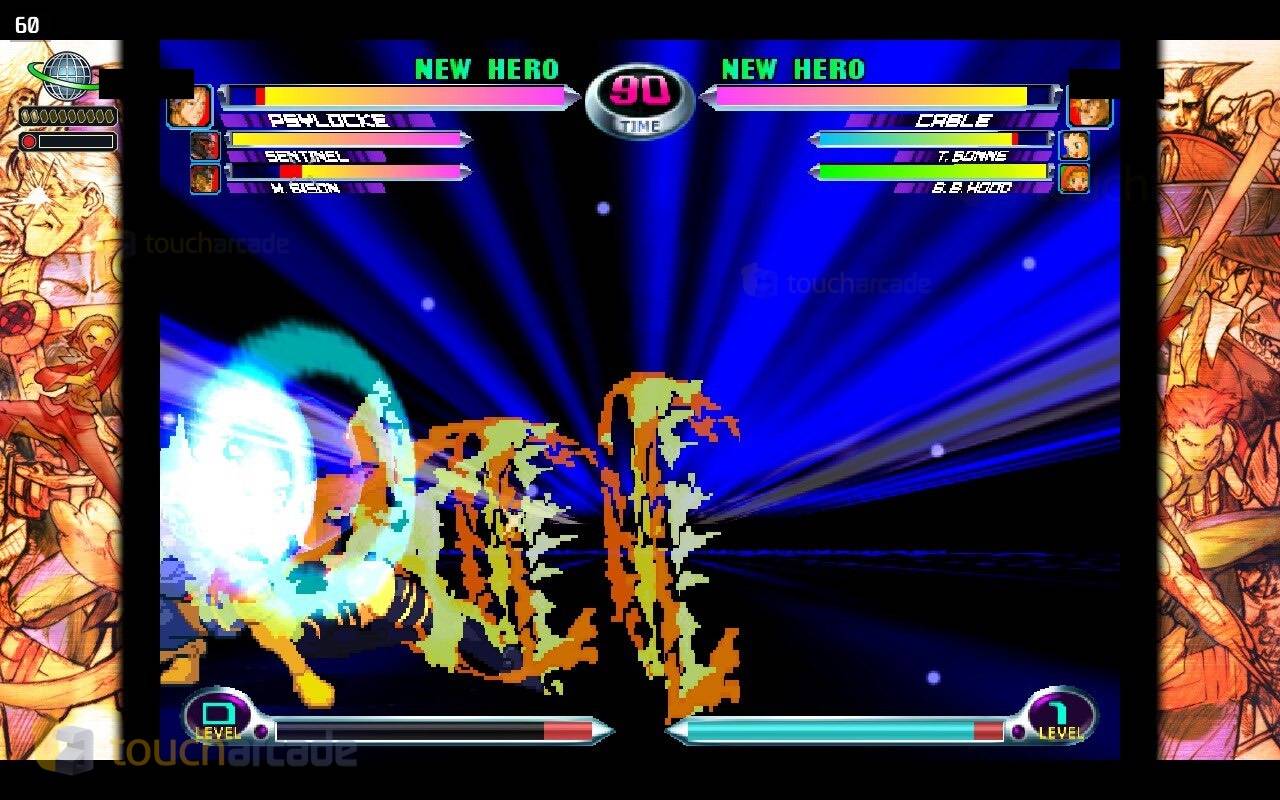Screen dimensions: 1280x800
Task: Tap the Sentinel assist portrait
Action: pos(204,146)
